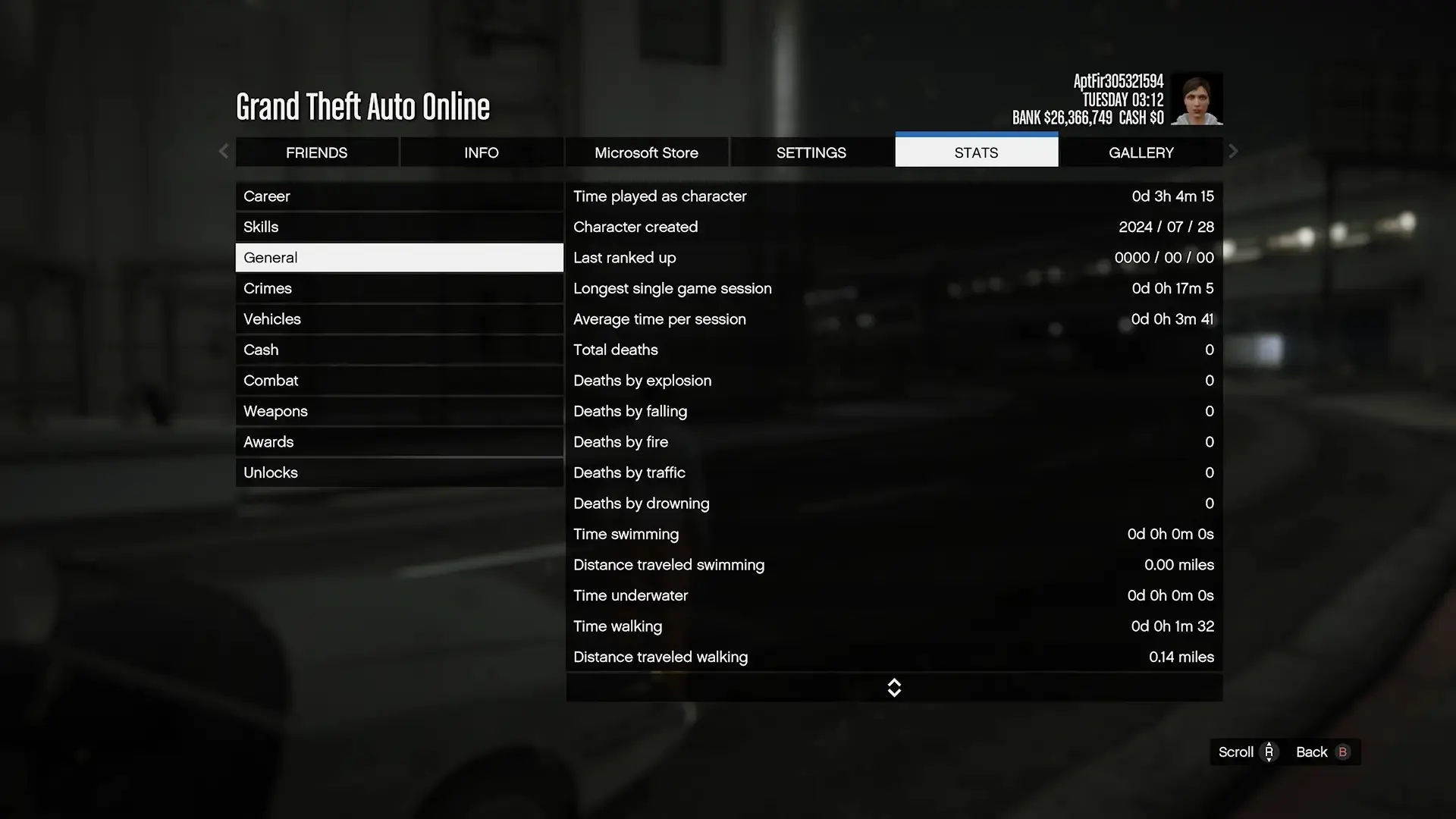Screen dimensions: 1456x819
Task: Click the previous tab arrow chevron
Action: tap(224, 151)
